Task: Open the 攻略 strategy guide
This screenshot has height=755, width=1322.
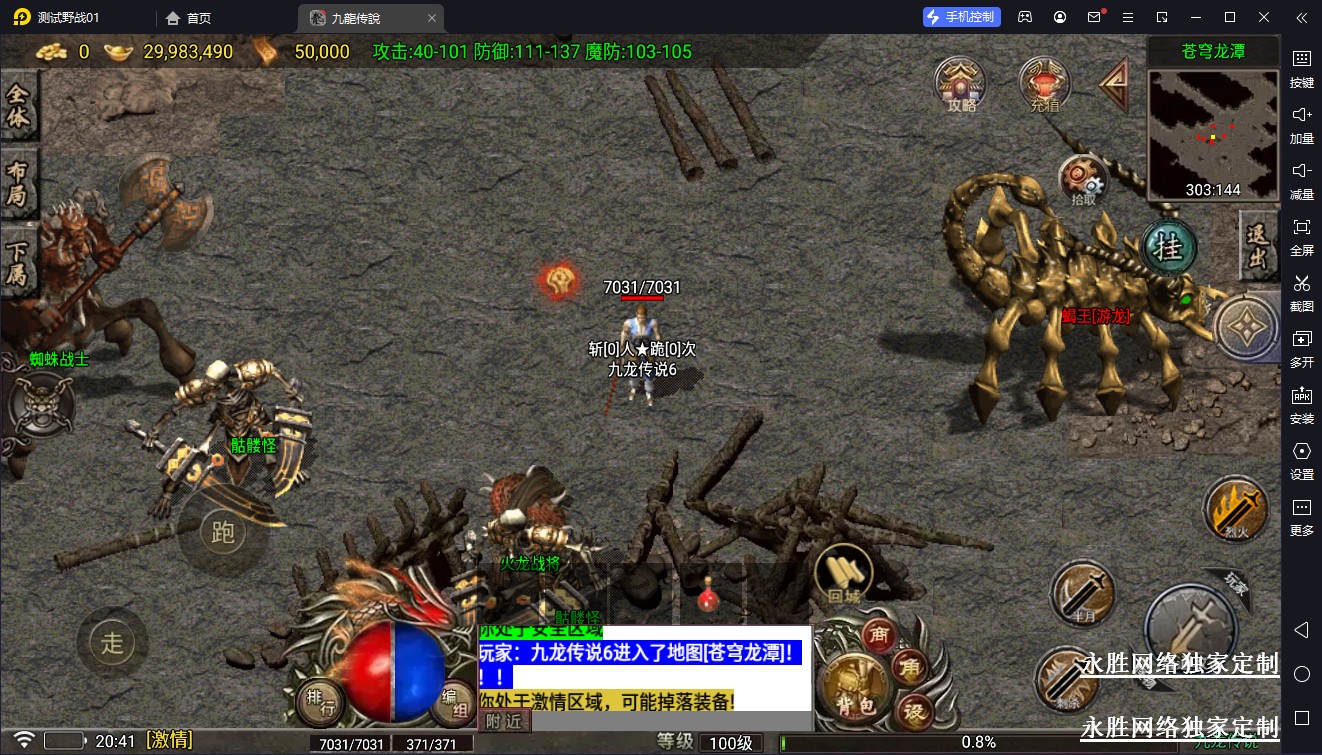Action: pyautogui.click(x=961, y=84)
